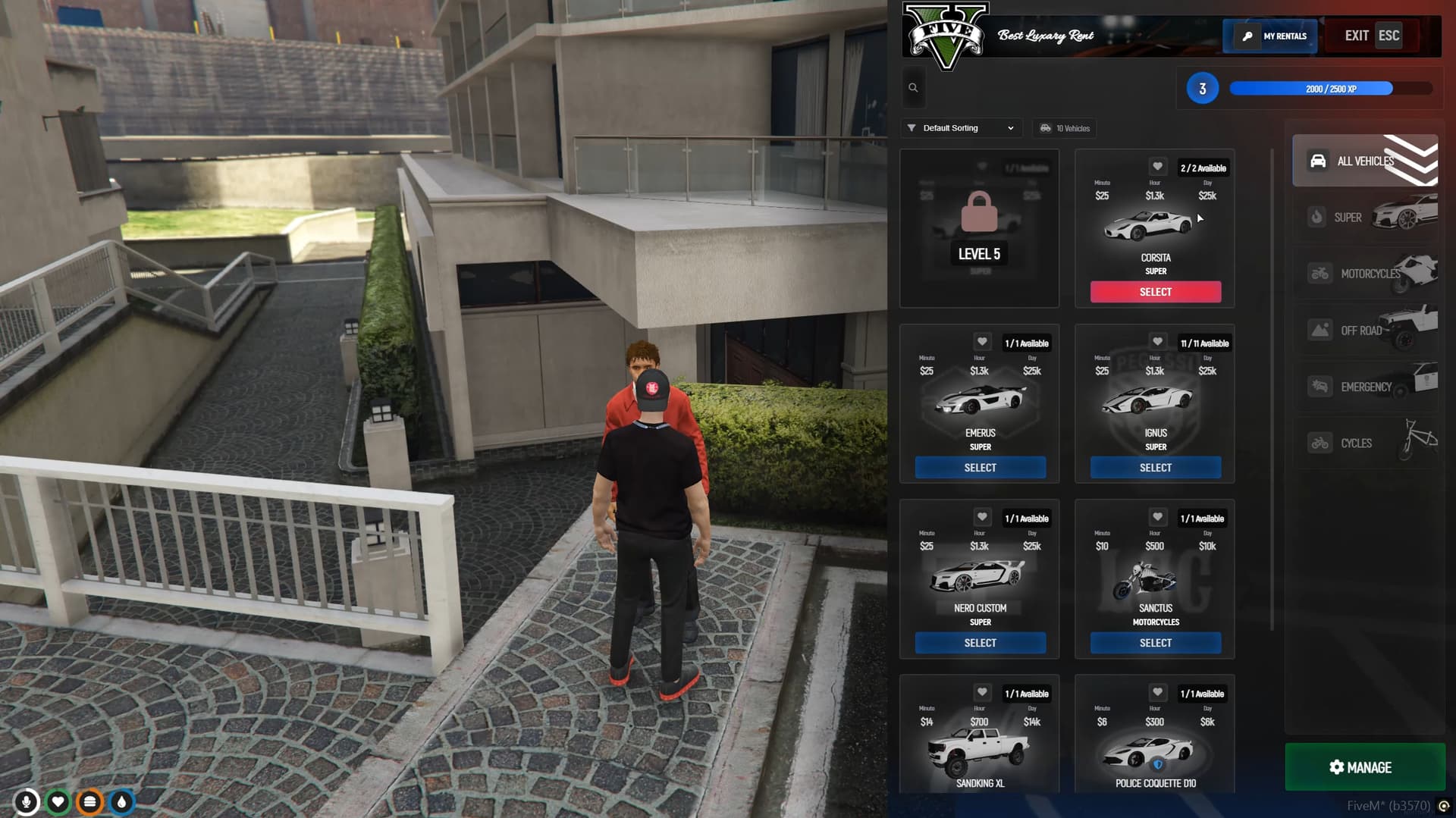
Task: Click the hunger burger status icon
Action: (90, 801)
